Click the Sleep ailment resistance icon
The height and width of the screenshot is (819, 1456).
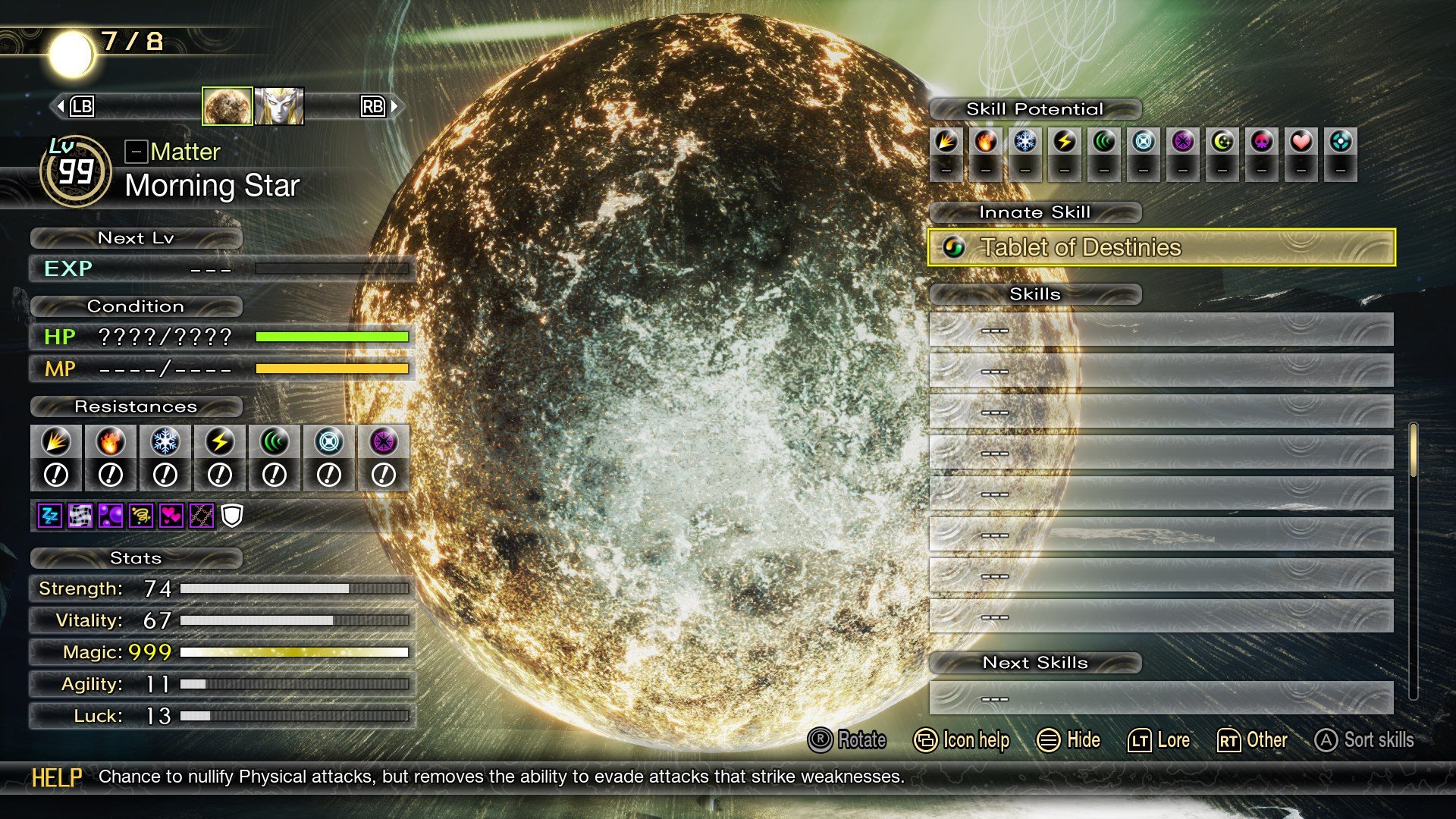click(49, 516)
